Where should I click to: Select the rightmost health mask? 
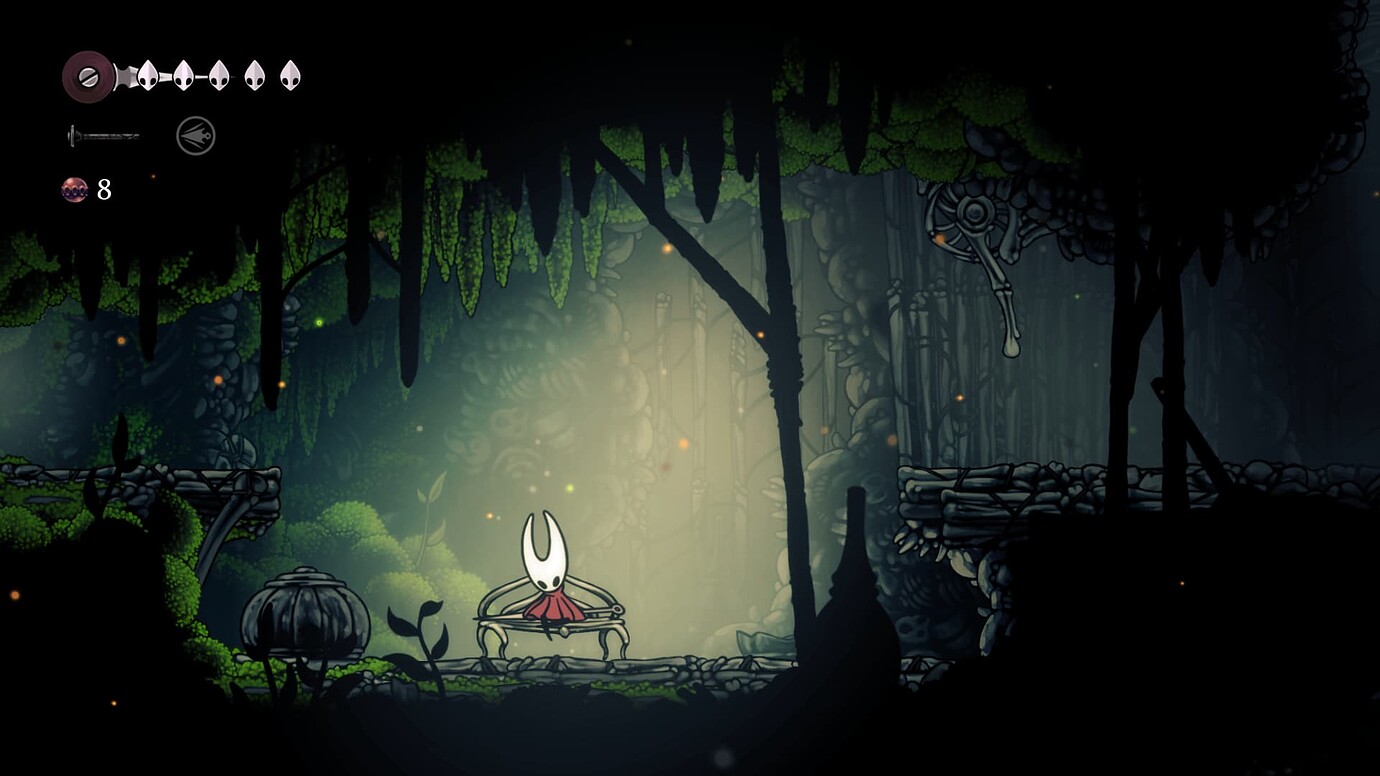click(x=290, y=74)
